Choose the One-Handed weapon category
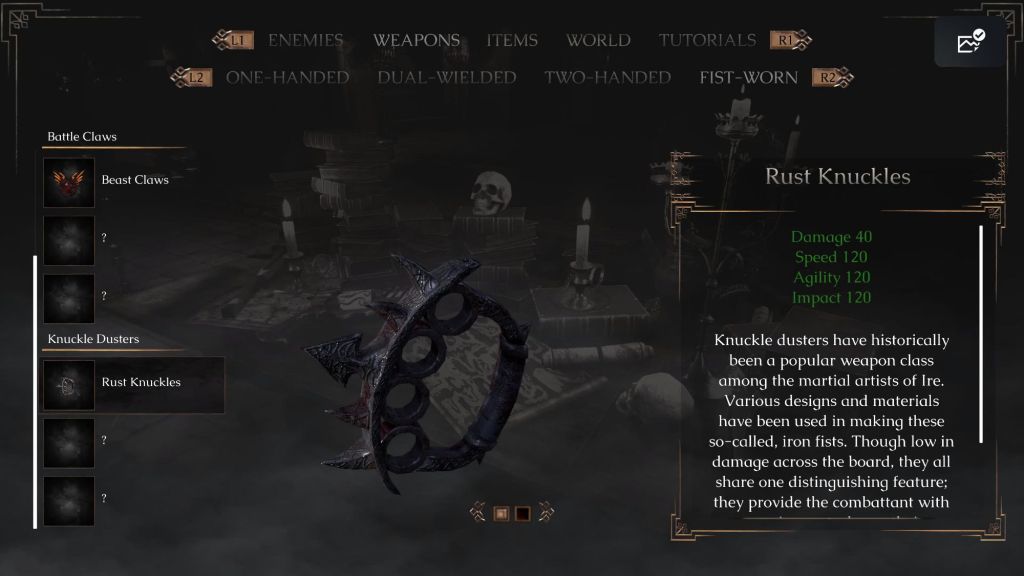 tap(287, 77)
